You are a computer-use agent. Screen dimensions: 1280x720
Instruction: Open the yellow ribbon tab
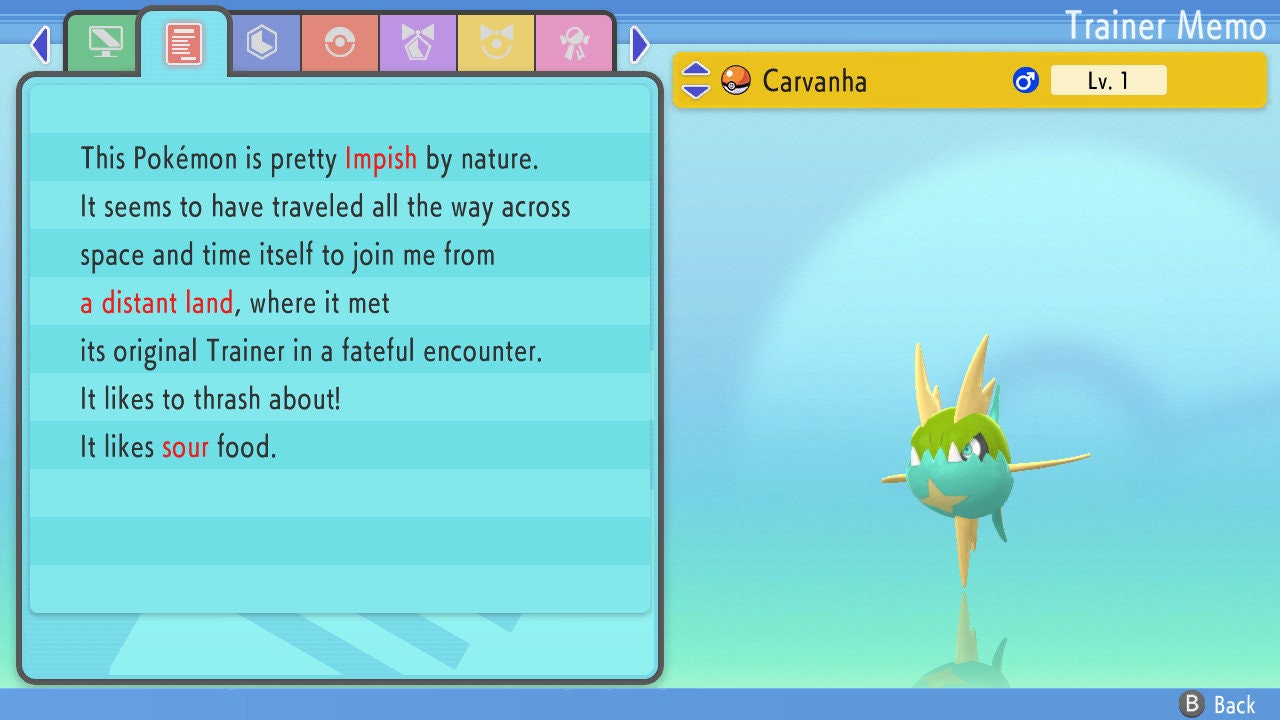[496, 43]
